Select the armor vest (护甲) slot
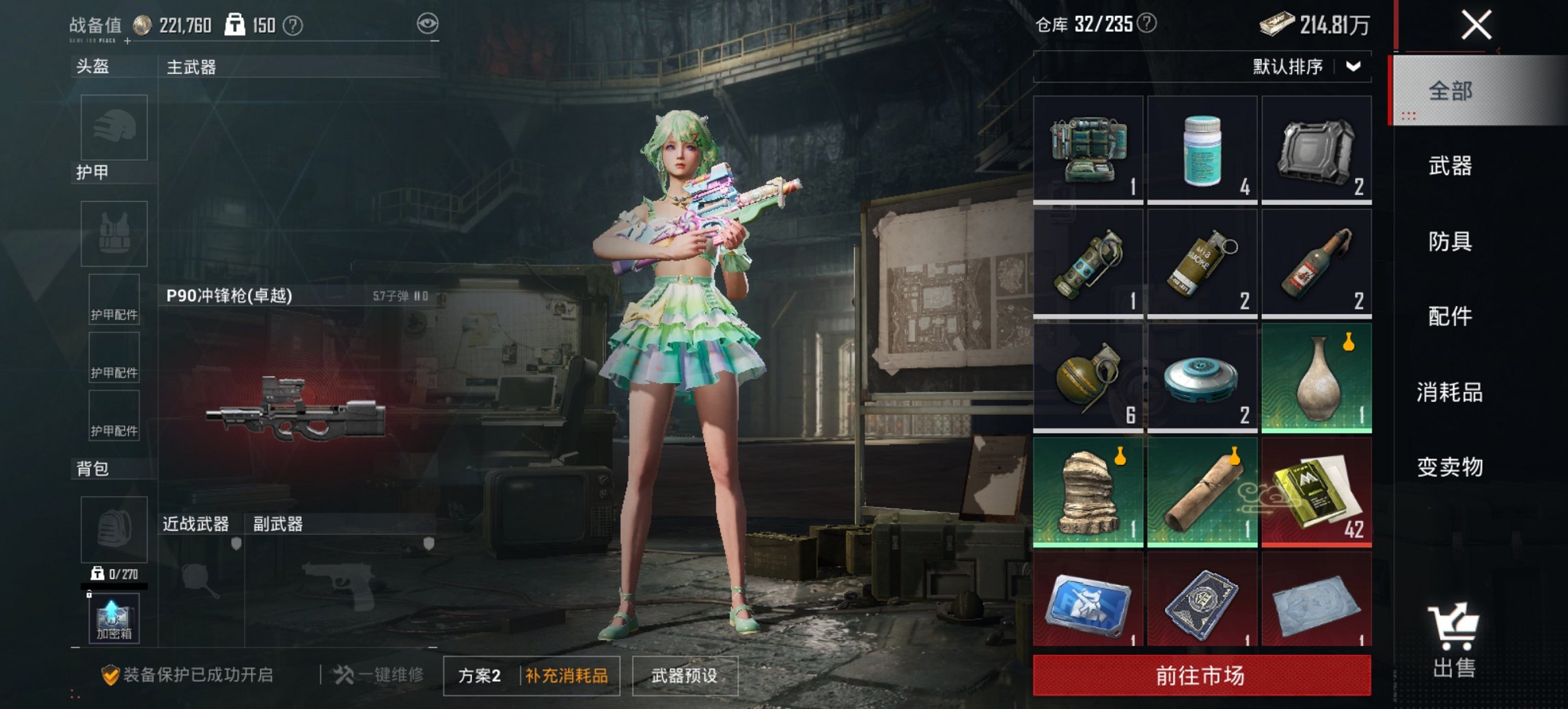1568x709 pixels. 113,232
